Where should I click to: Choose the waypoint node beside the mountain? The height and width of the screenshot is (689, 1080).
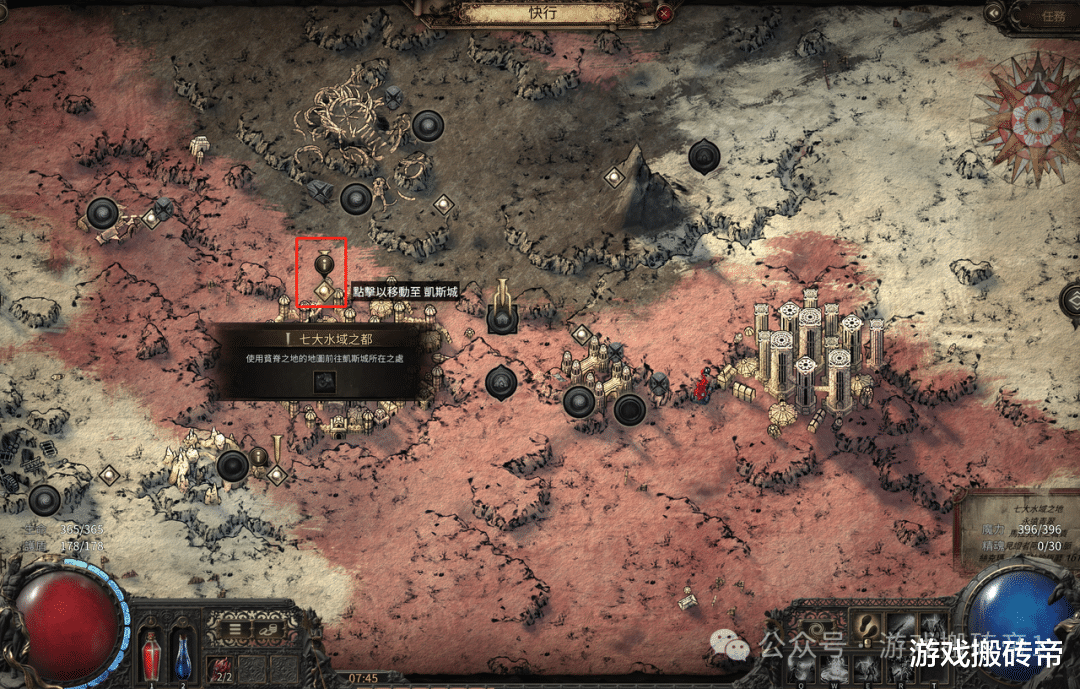(x=614, y=177)
